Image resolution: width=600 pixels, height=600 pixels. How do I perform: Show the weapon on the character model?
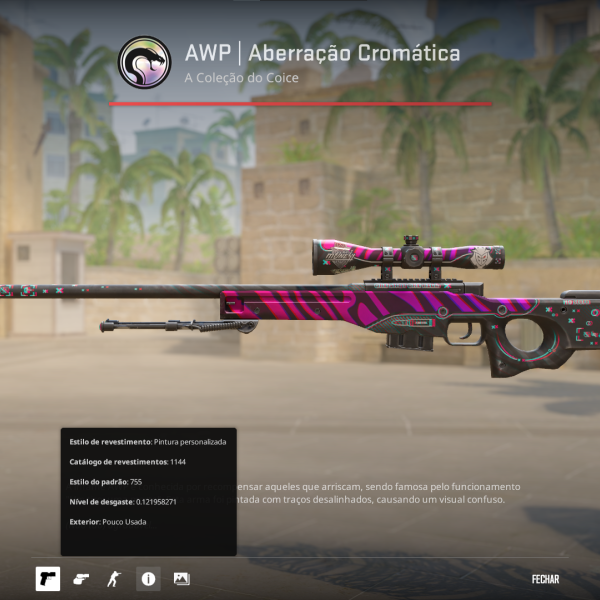click(x=114, y=579)
